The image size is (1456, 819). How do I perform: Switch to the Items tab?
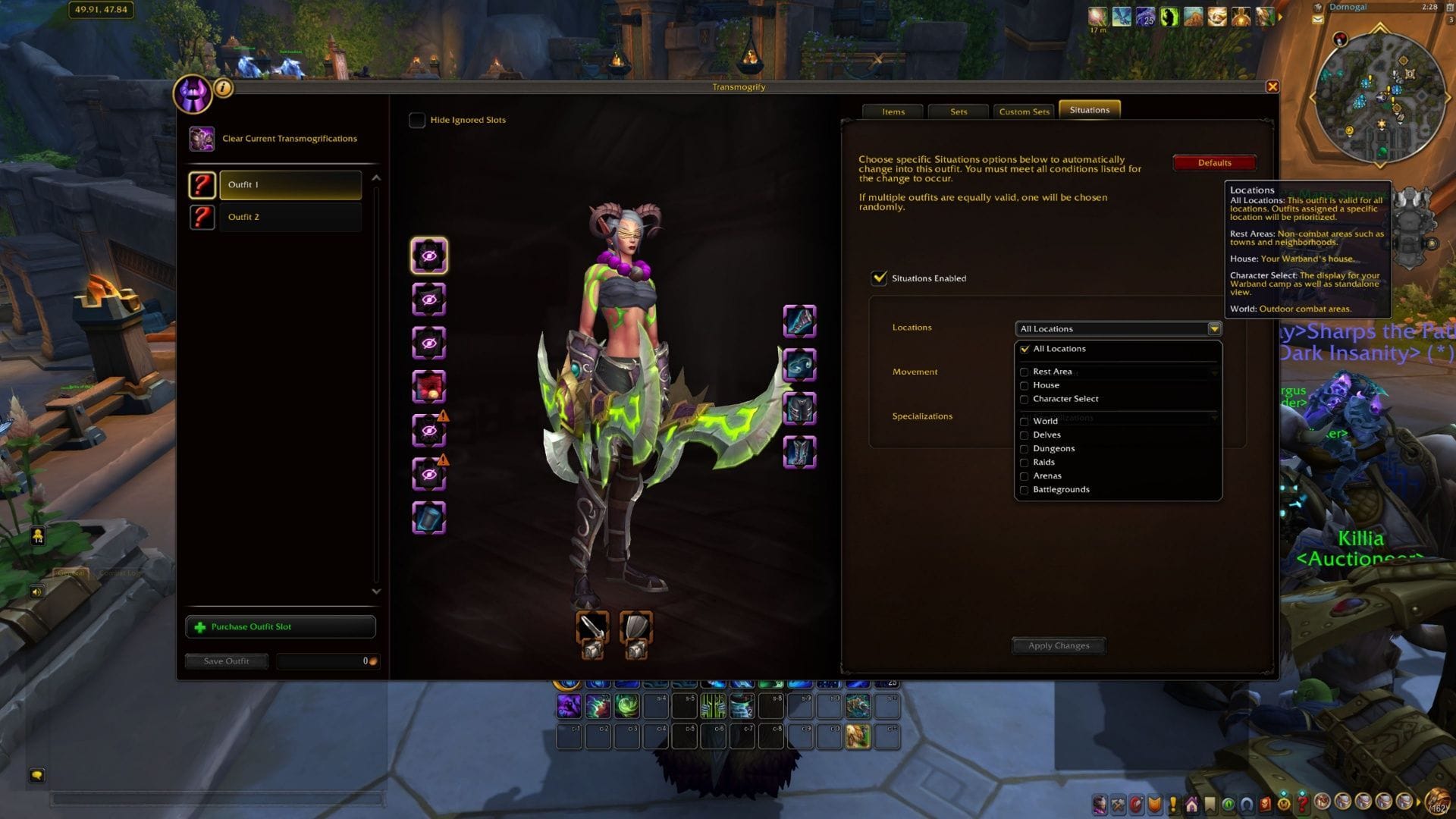pos(893,111)
